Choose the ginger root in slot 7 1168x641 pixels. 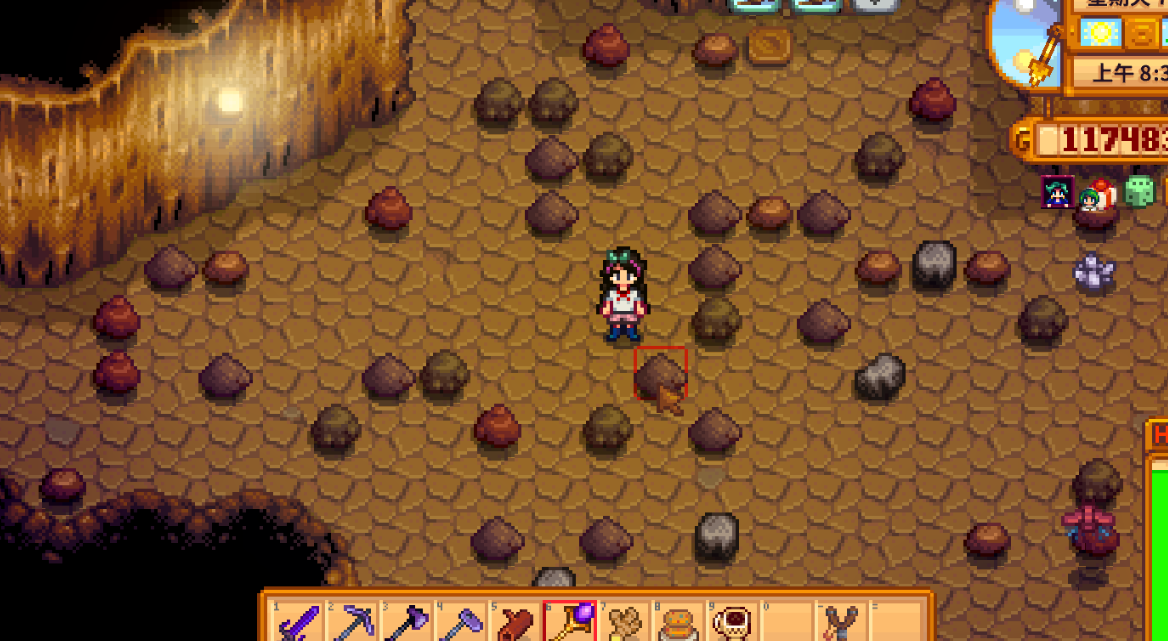(x=624, y=624)
